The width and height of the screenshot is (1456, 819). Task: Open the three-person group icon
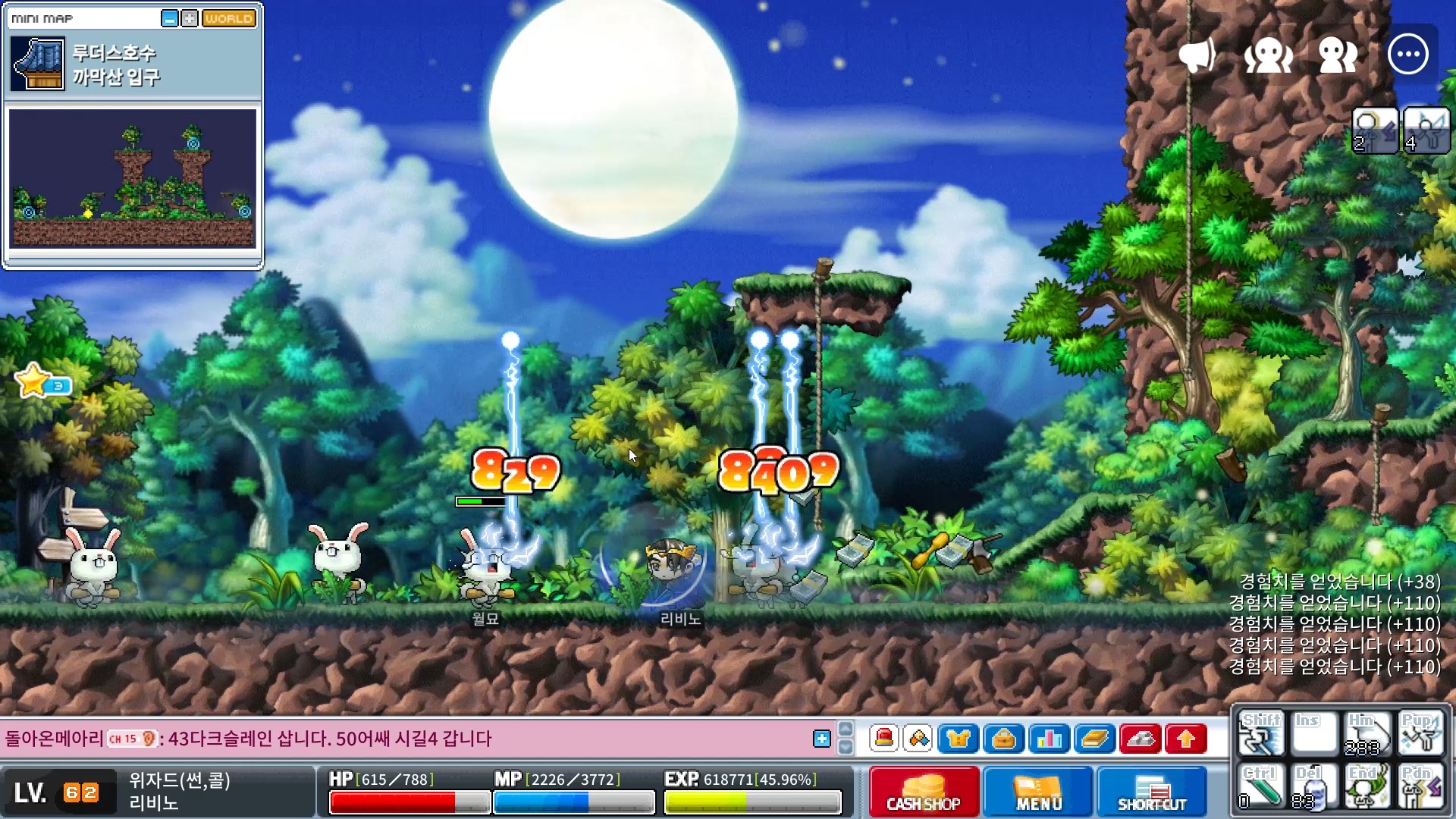pos(1268,55)
